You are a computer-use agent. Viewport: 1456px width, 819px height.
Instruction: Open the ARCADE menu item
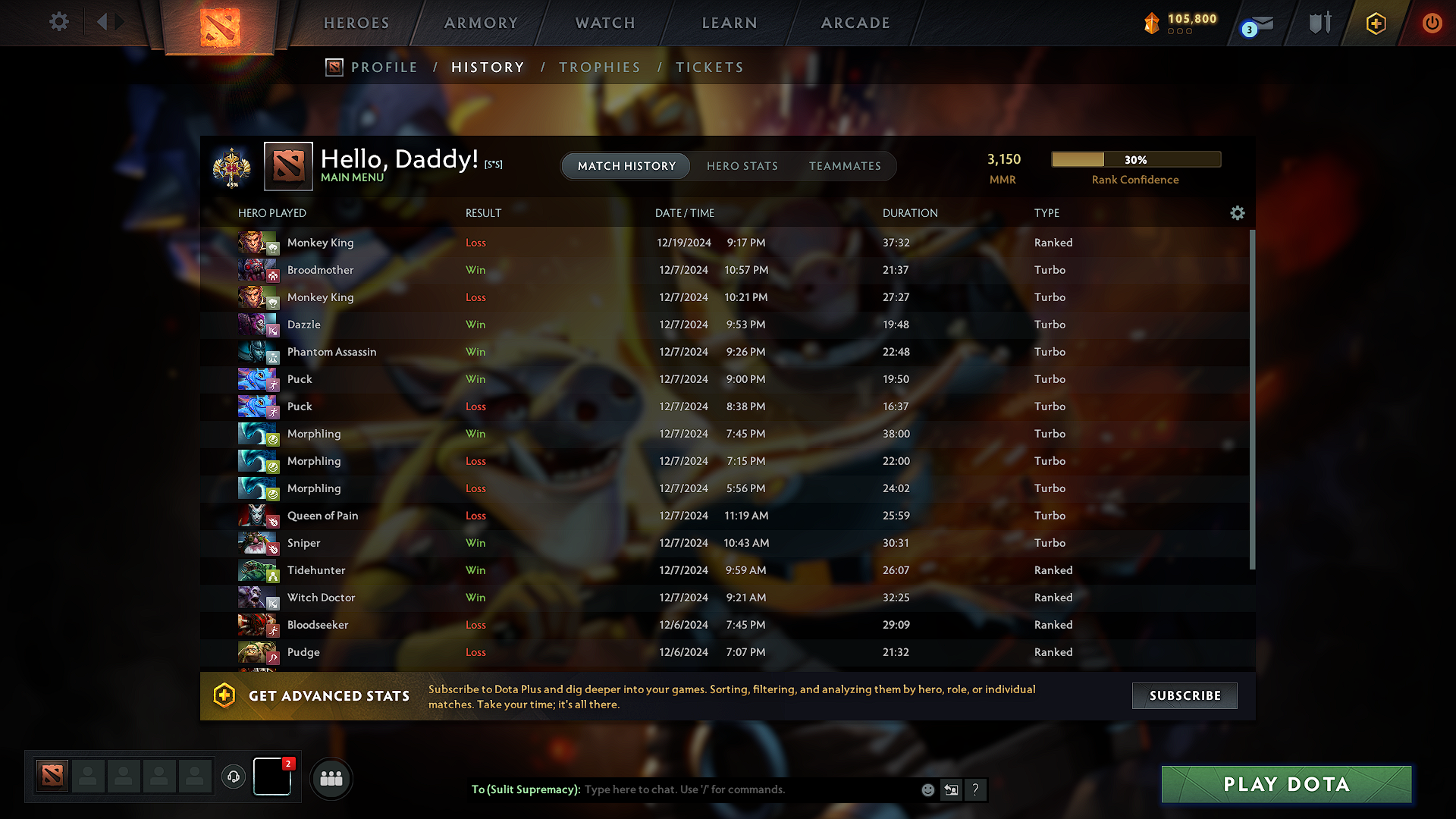[x=855, y=23]
